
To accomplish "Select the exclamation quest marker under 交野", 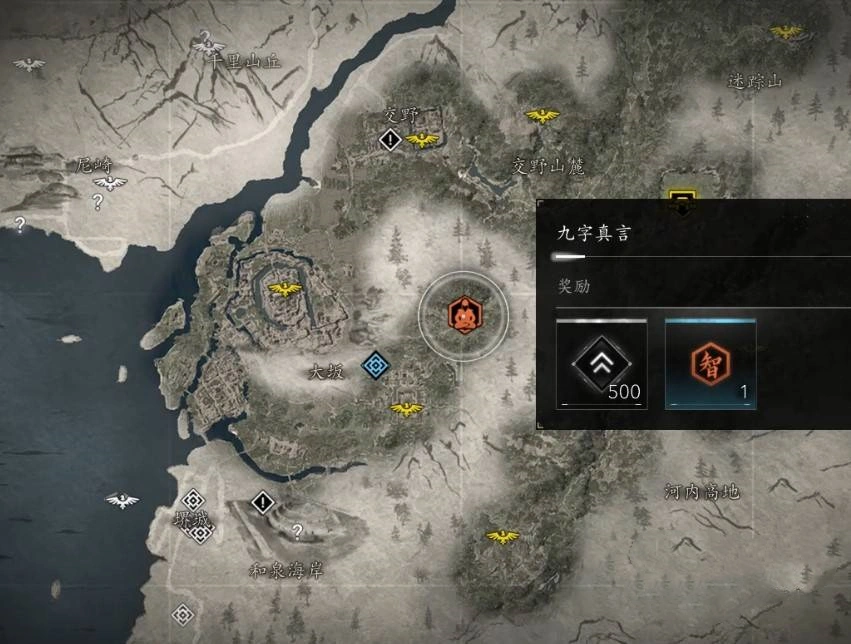I will click(390, 141).
